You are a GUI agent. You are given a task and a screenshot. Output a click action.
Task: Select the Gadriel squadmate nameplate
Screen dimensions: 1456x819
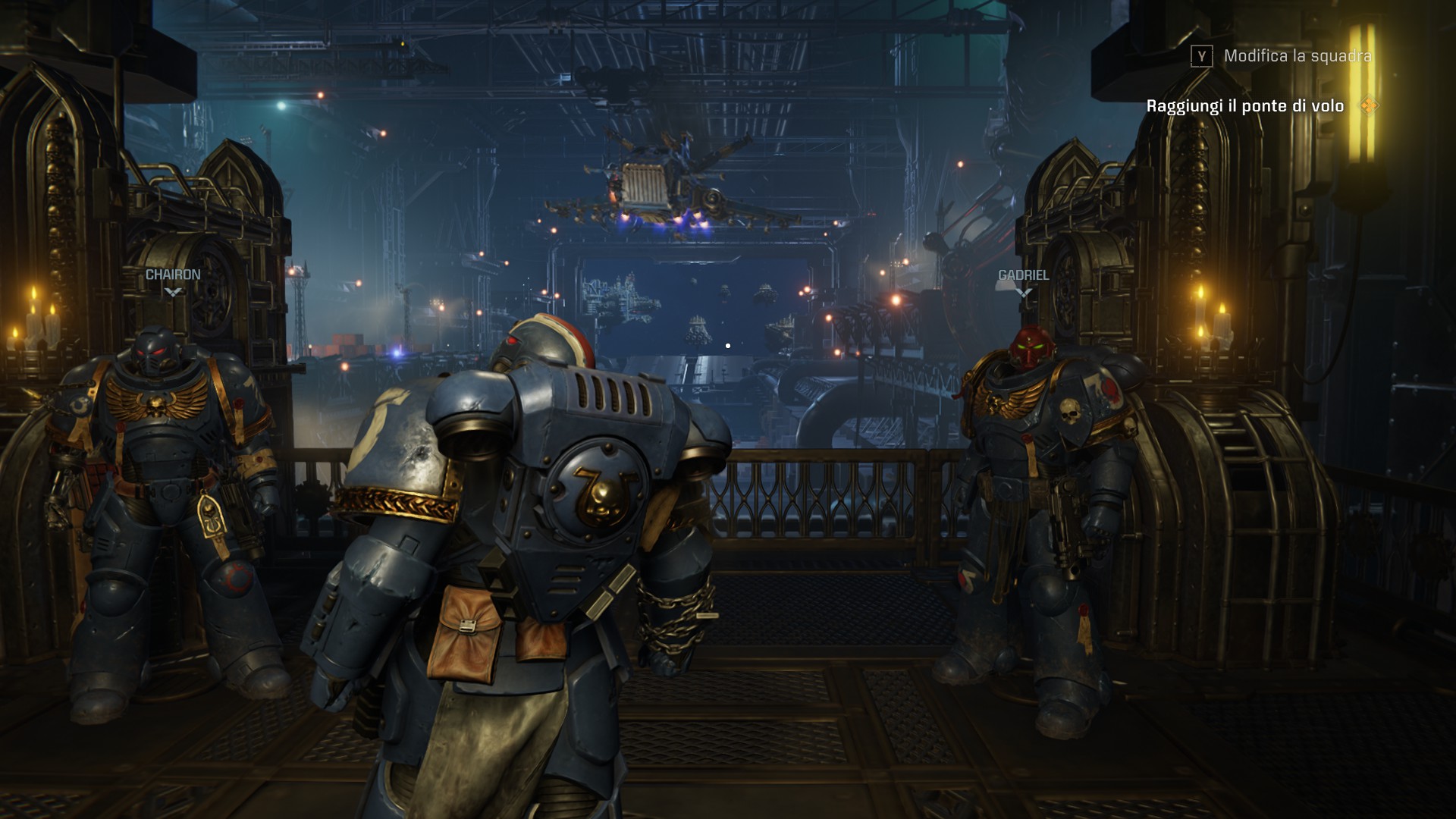click(1023, 275)
